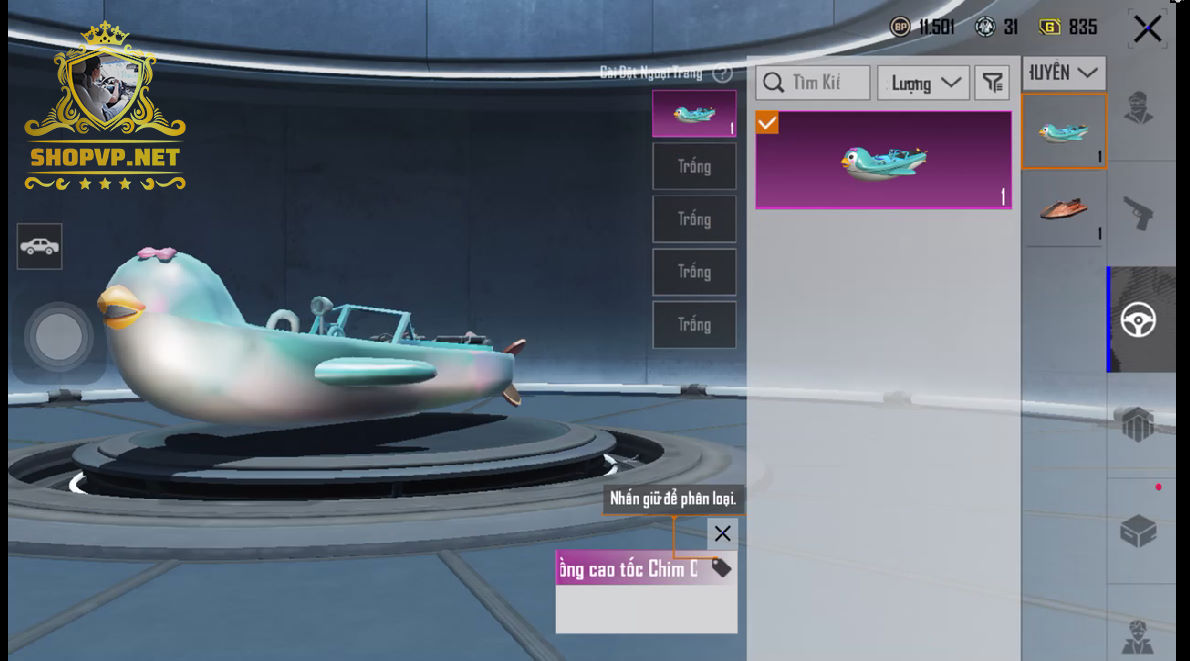Select the penguin boat skin thumbnail

tap(1063, 132)
